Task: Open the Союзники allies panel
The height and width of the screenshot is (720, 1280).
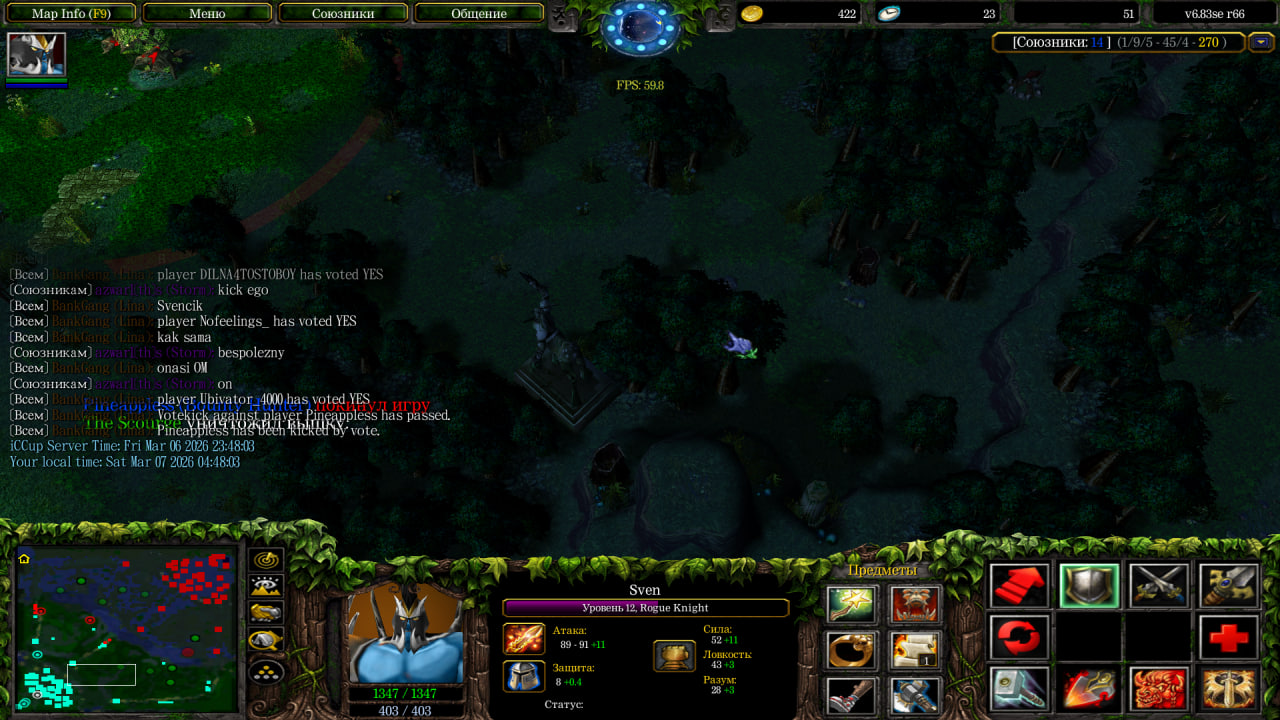Action: click(343, 14)
